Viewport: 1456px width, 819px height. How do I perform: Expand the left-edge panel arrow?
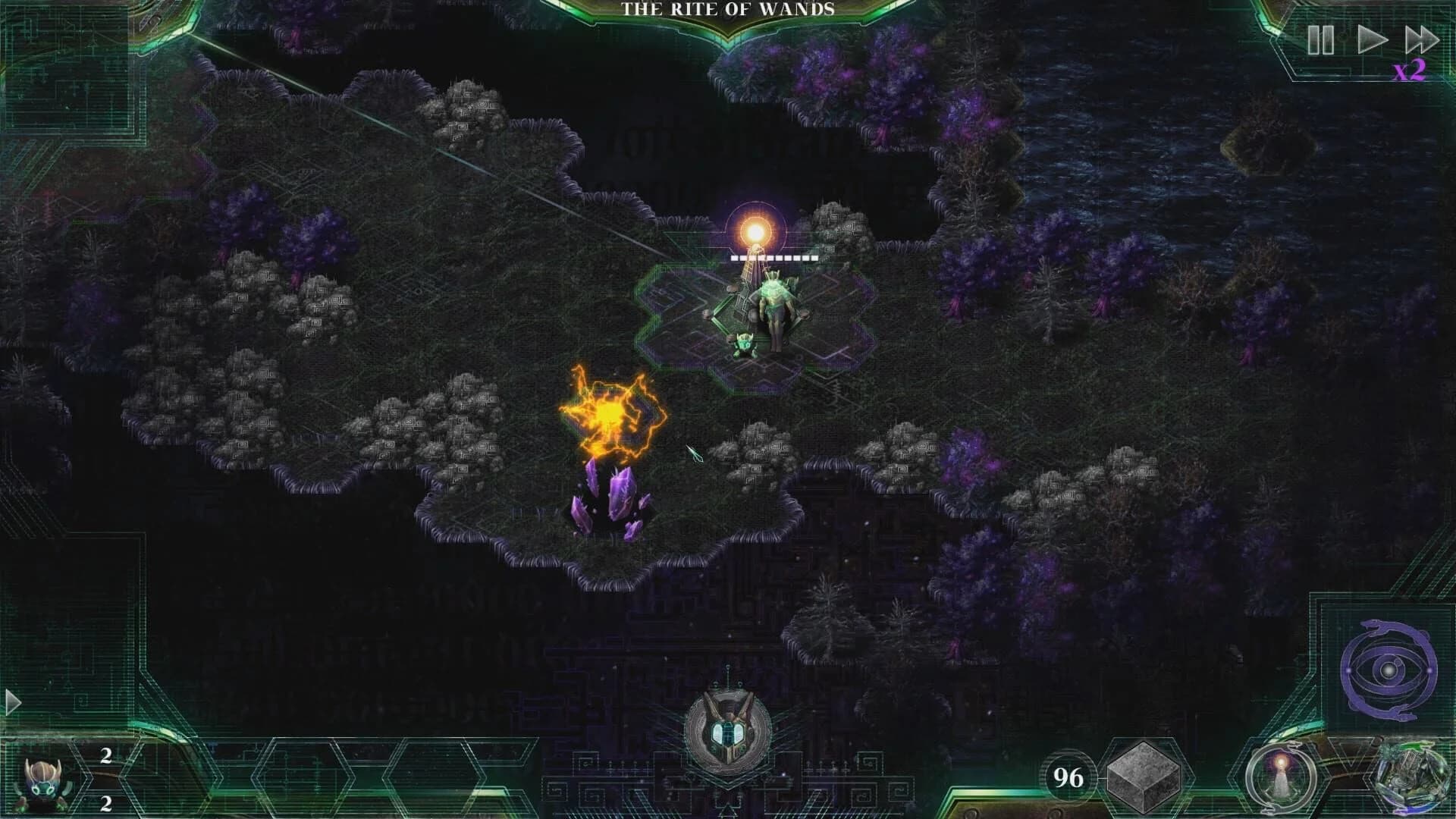point(14,703)
